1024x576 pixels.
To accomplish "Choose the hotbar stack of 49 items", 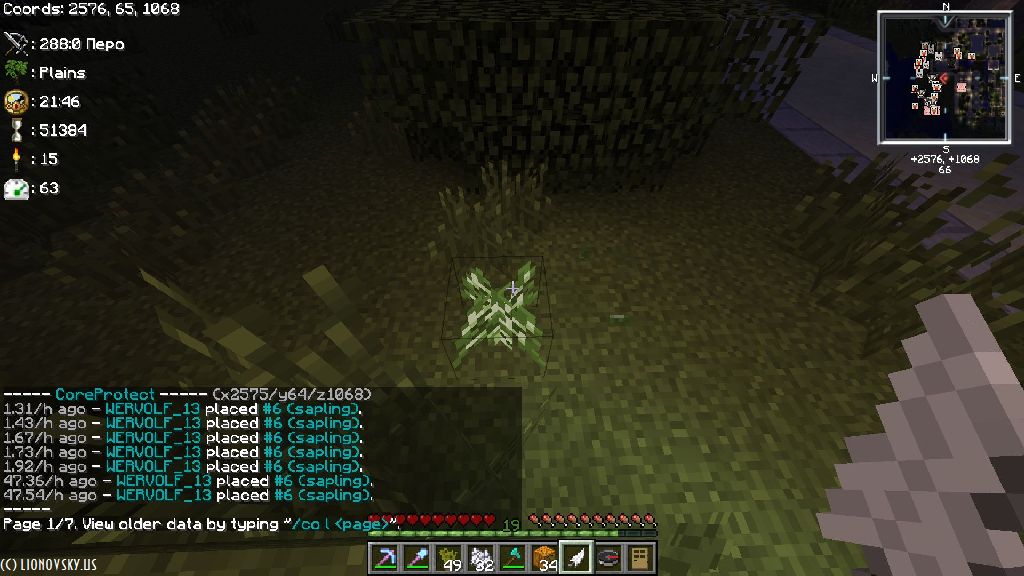I will click(449, 558).
